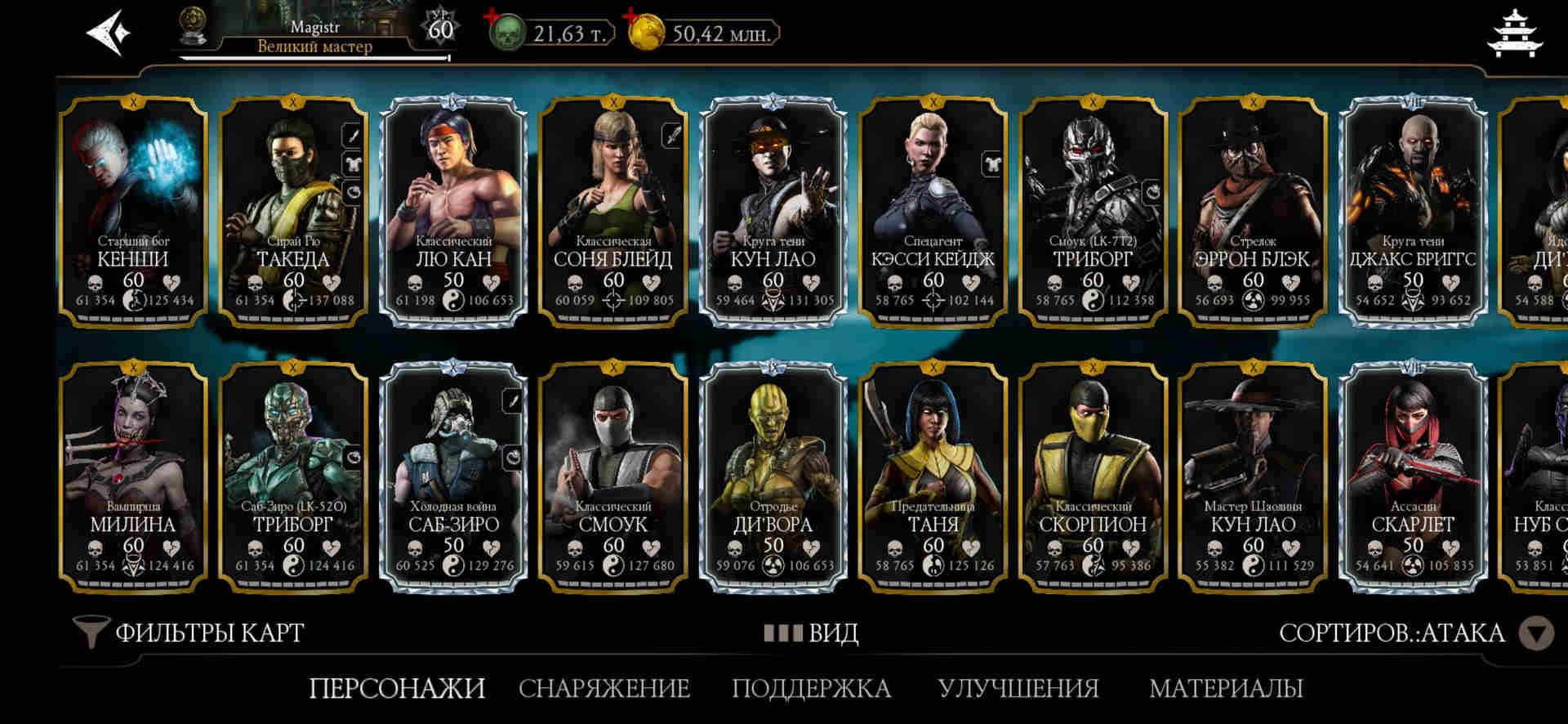The width and height of the screenshot is (1568, 724).
Task: Pick the Кэсси Кейдж character card
Action: tap(933, 211)
